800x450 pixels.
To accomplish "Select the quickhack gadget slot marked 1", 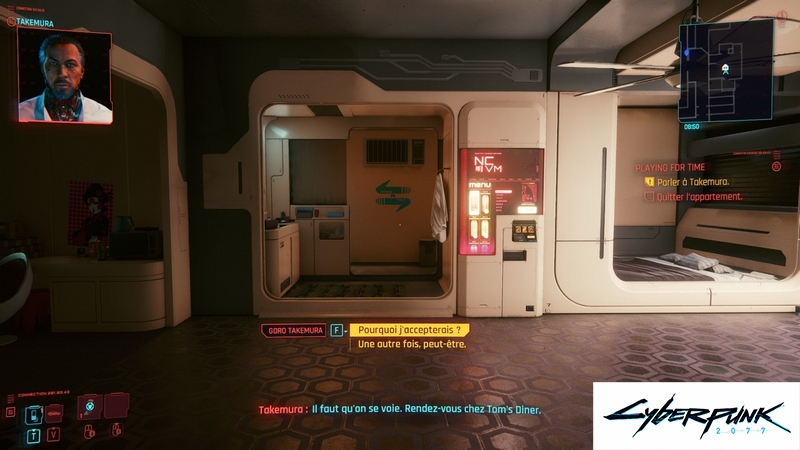I will (90, 408).
